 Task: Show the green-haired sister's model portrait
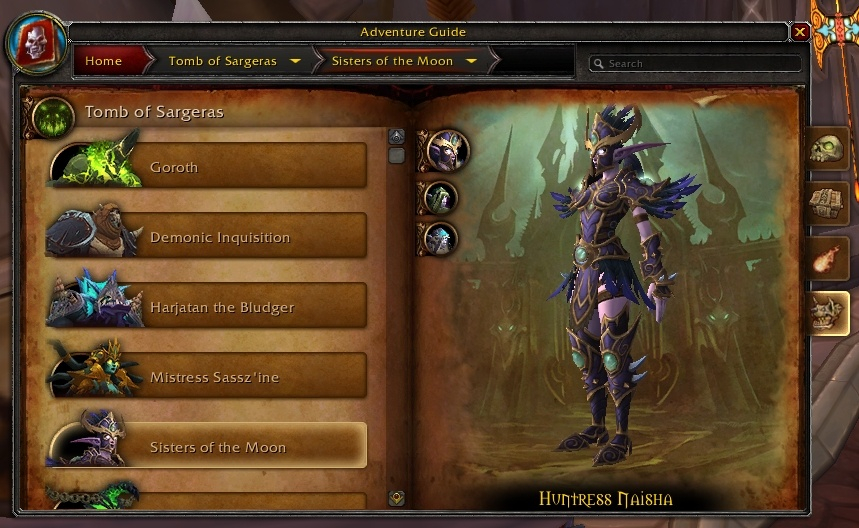click(x=440, y=197)
